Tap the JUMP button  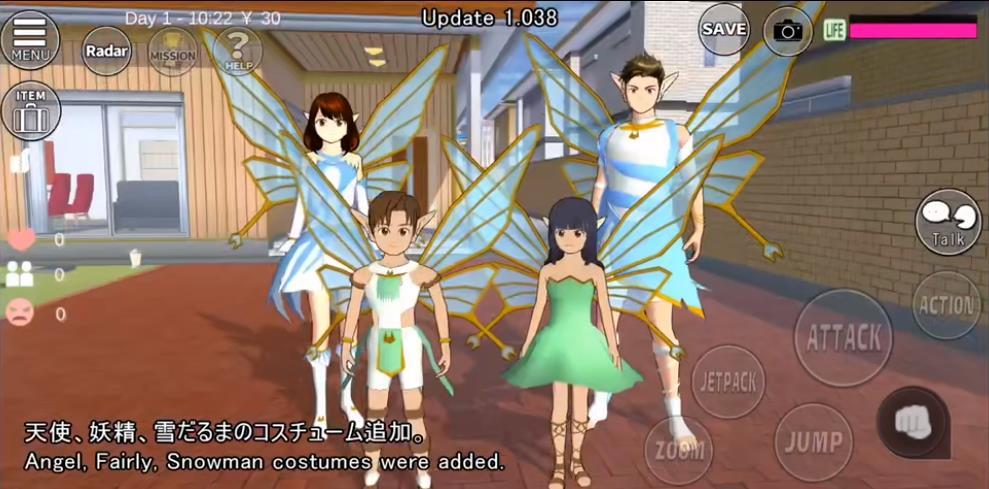(813, 441)
